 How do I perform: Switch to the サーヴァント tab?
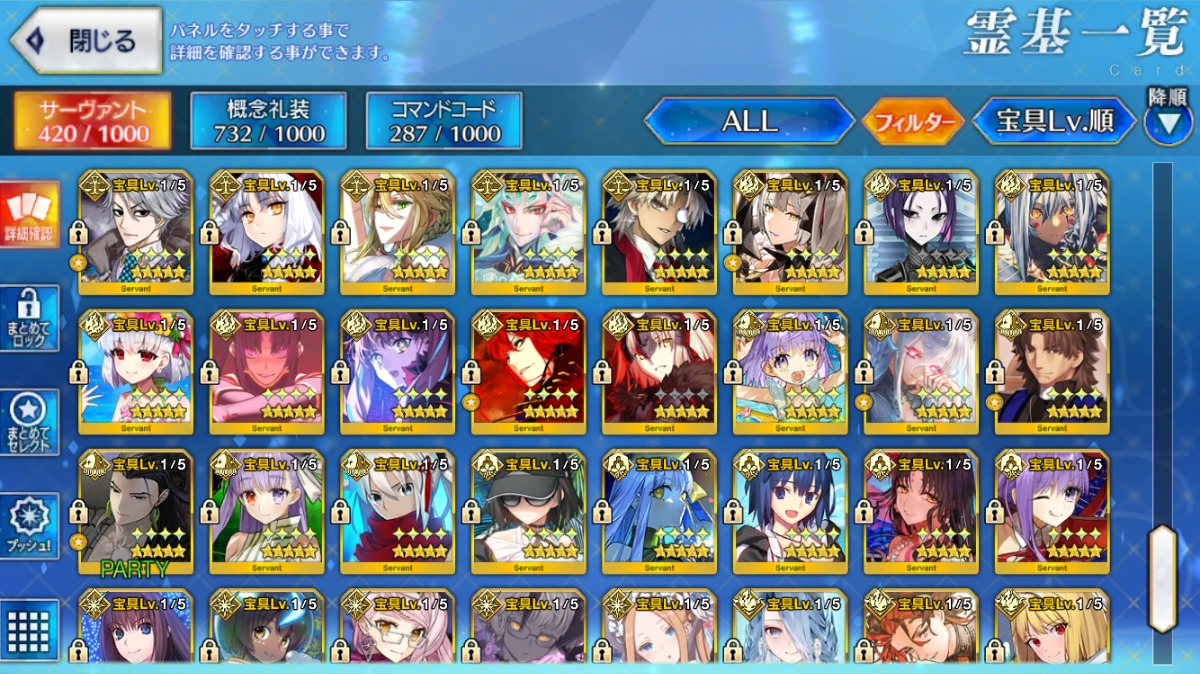pos(92,121)
